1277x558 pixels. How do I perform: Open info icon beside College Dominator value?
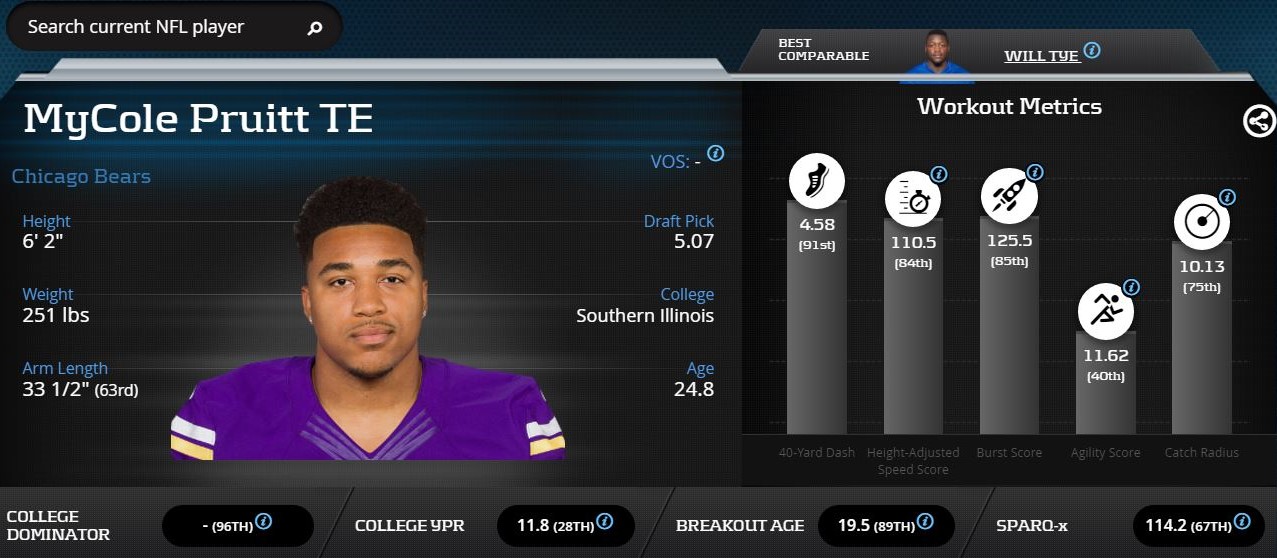(x=264, y=521)
